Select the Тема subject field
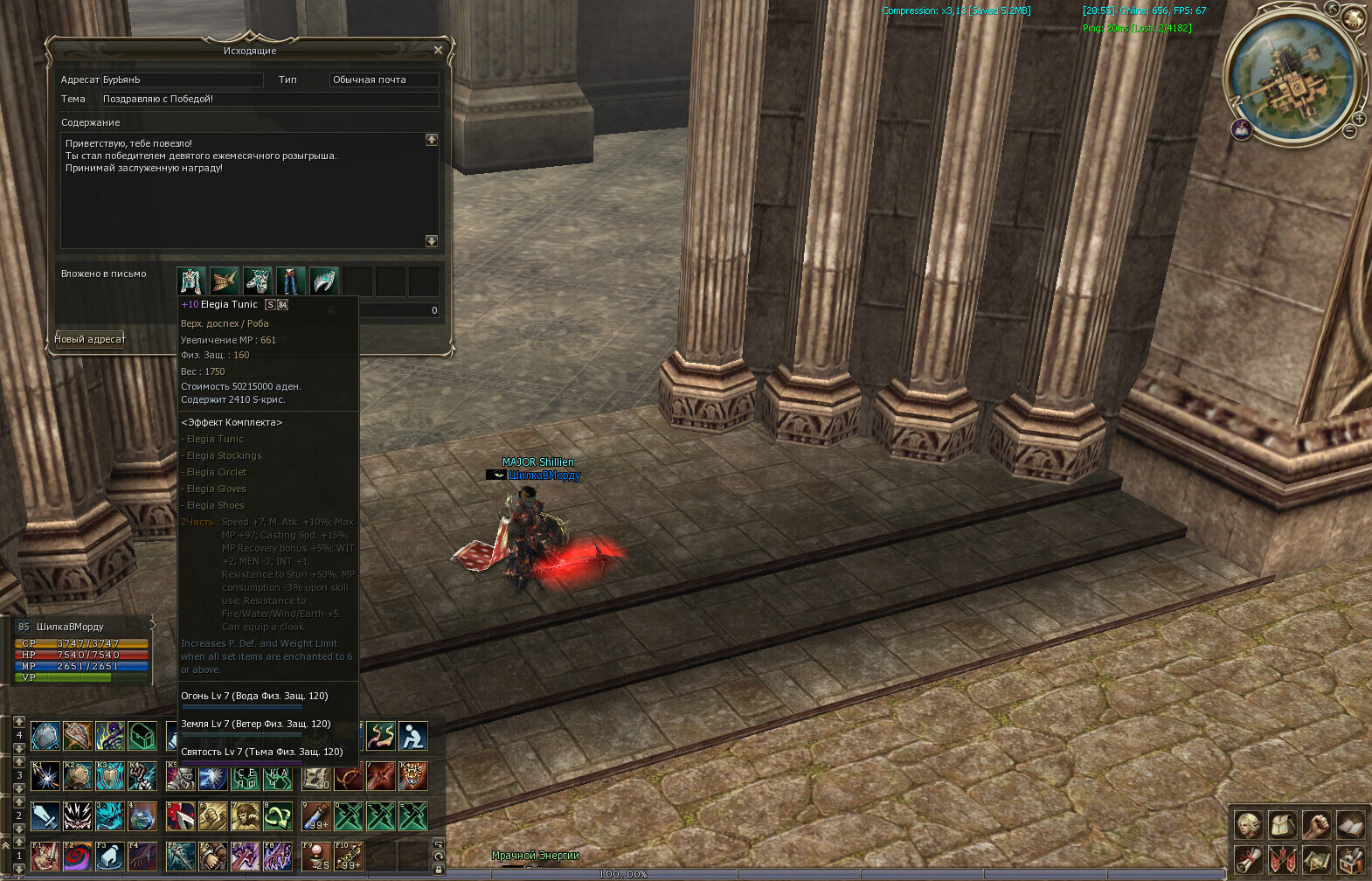The width and height of the screenshot is (1372, 881). pos(269,99)
